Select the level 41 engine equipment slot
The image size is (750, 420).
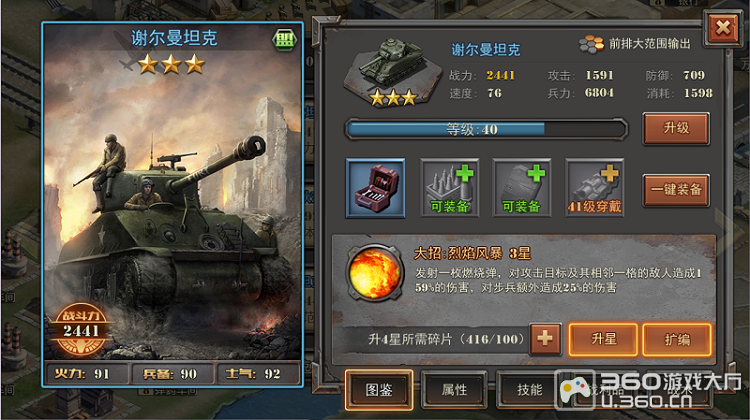pos(595,187)
